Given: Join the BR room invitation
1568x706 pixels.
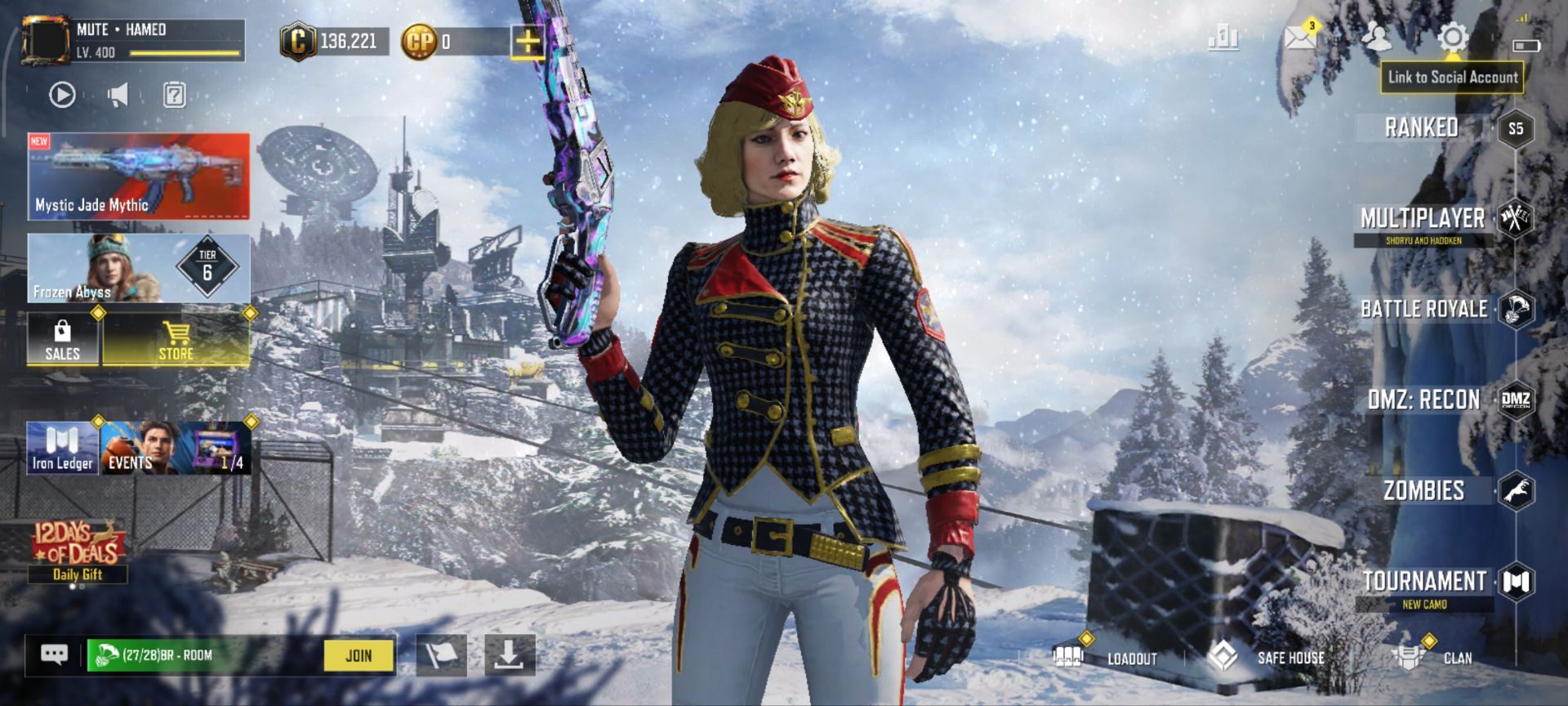Looking at the screenshot, I should tap(359, 655).
